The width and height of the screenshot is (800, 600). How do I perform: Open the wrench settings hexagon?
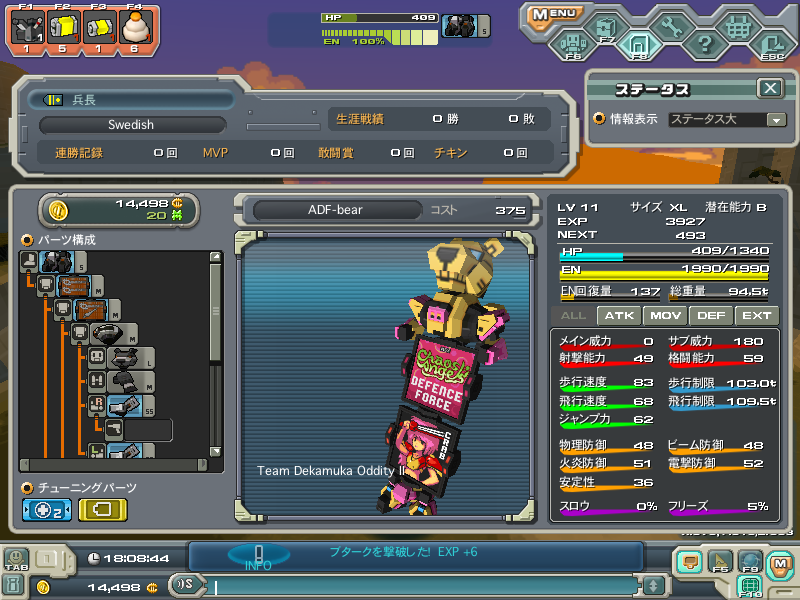[x=669, y=27]
